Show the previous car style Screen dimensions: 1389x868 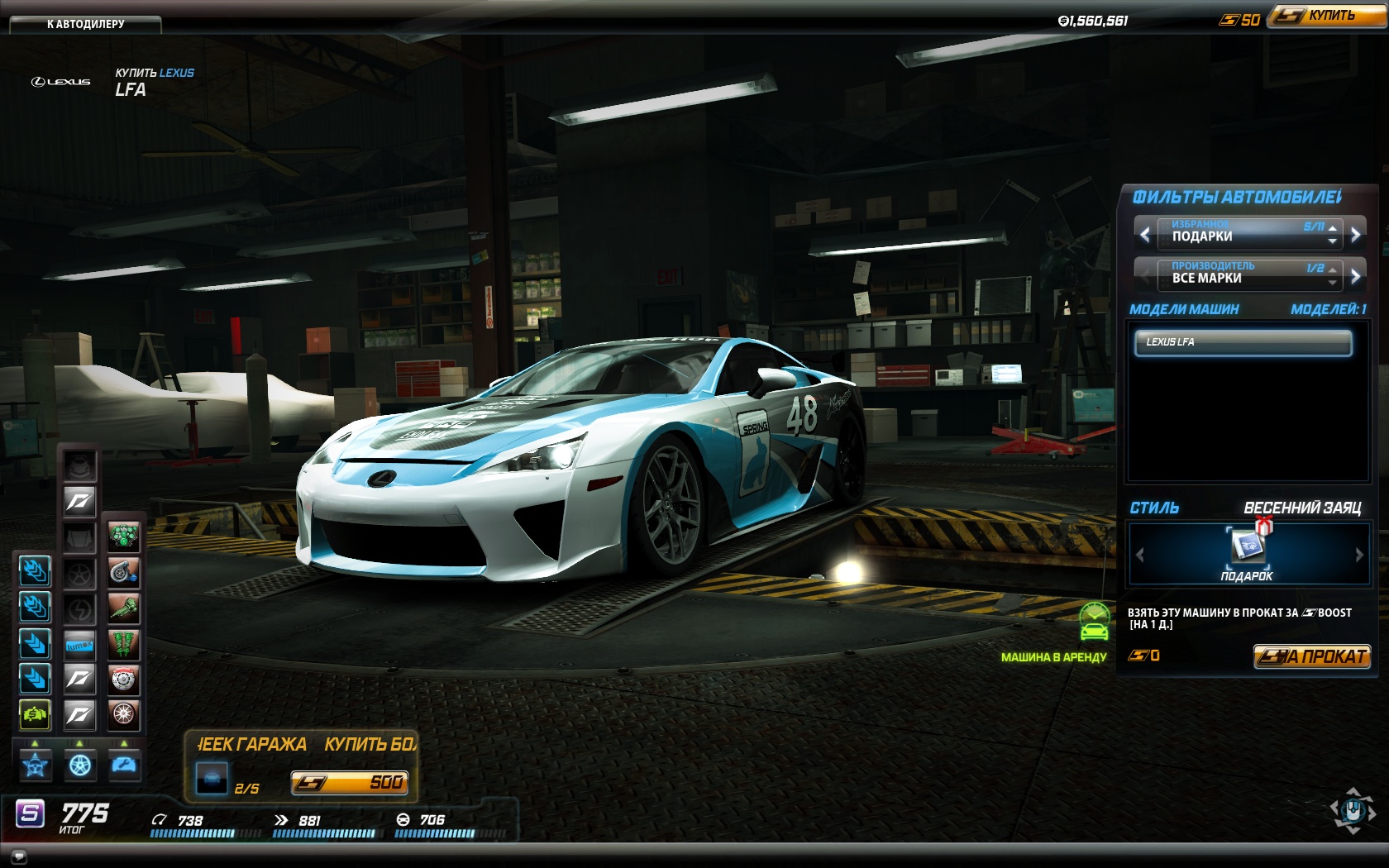tap(1140, 555)
